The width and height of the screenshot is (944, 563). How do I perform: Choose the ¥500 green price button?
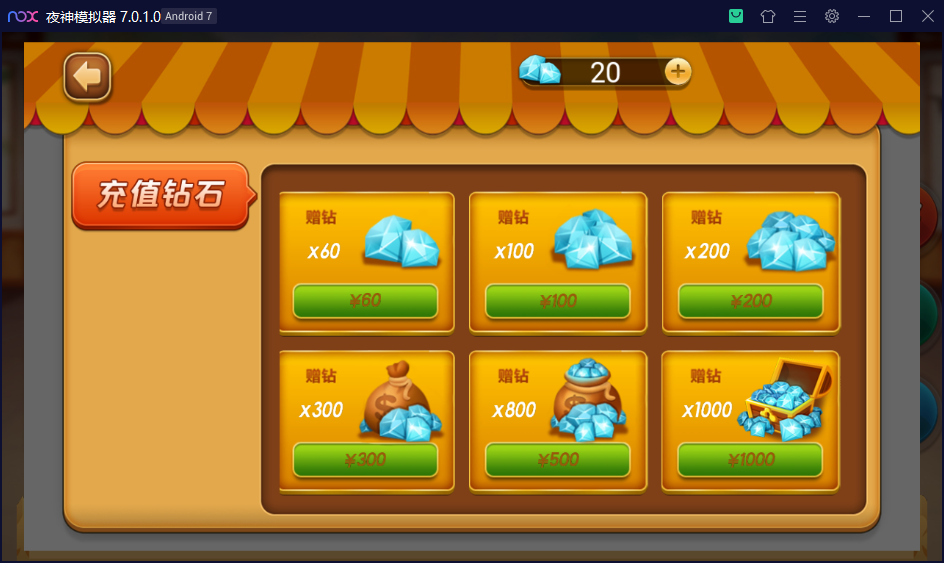[x=558, y=460]
